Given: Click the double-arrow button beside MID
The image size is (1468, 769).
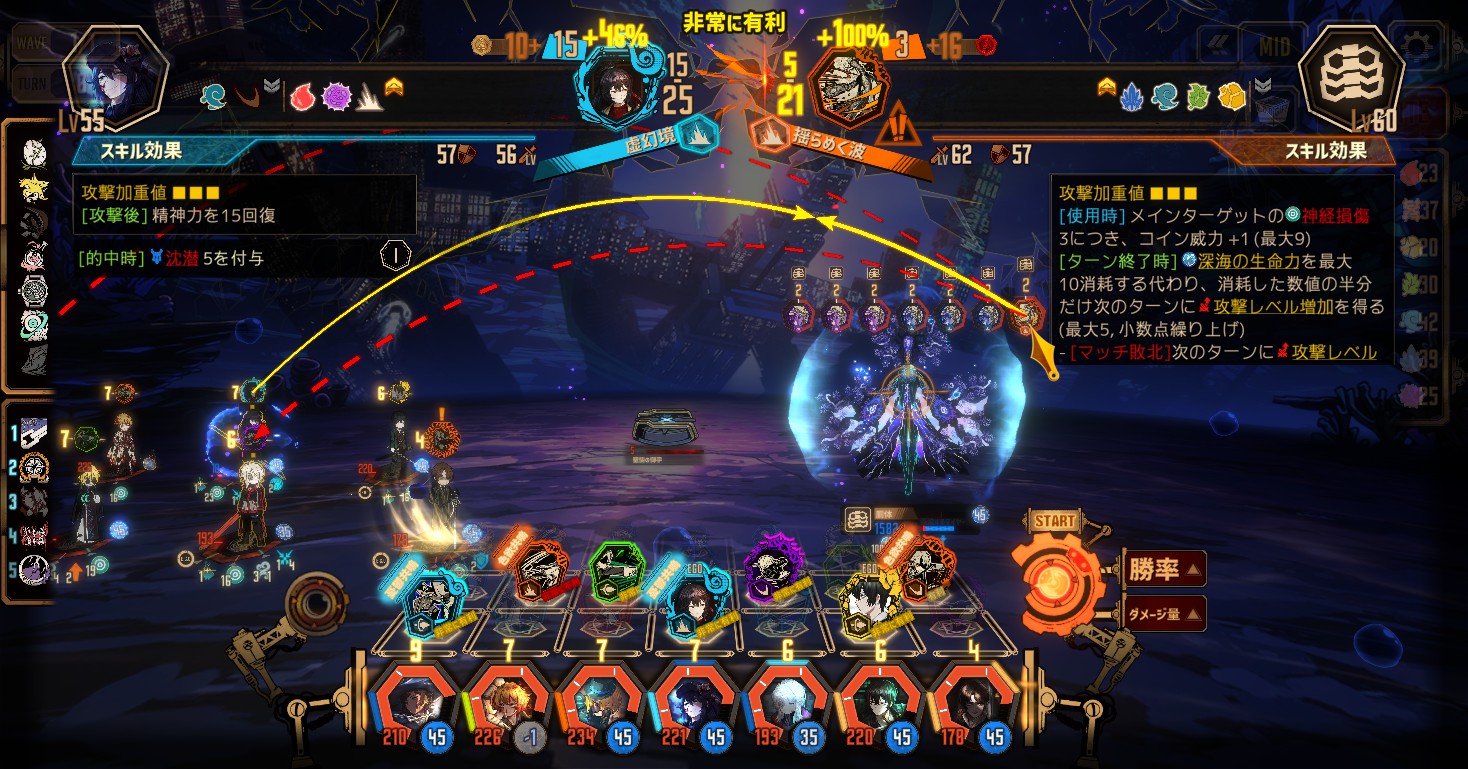Looking at the screenshot, I should coord(1221,46).
